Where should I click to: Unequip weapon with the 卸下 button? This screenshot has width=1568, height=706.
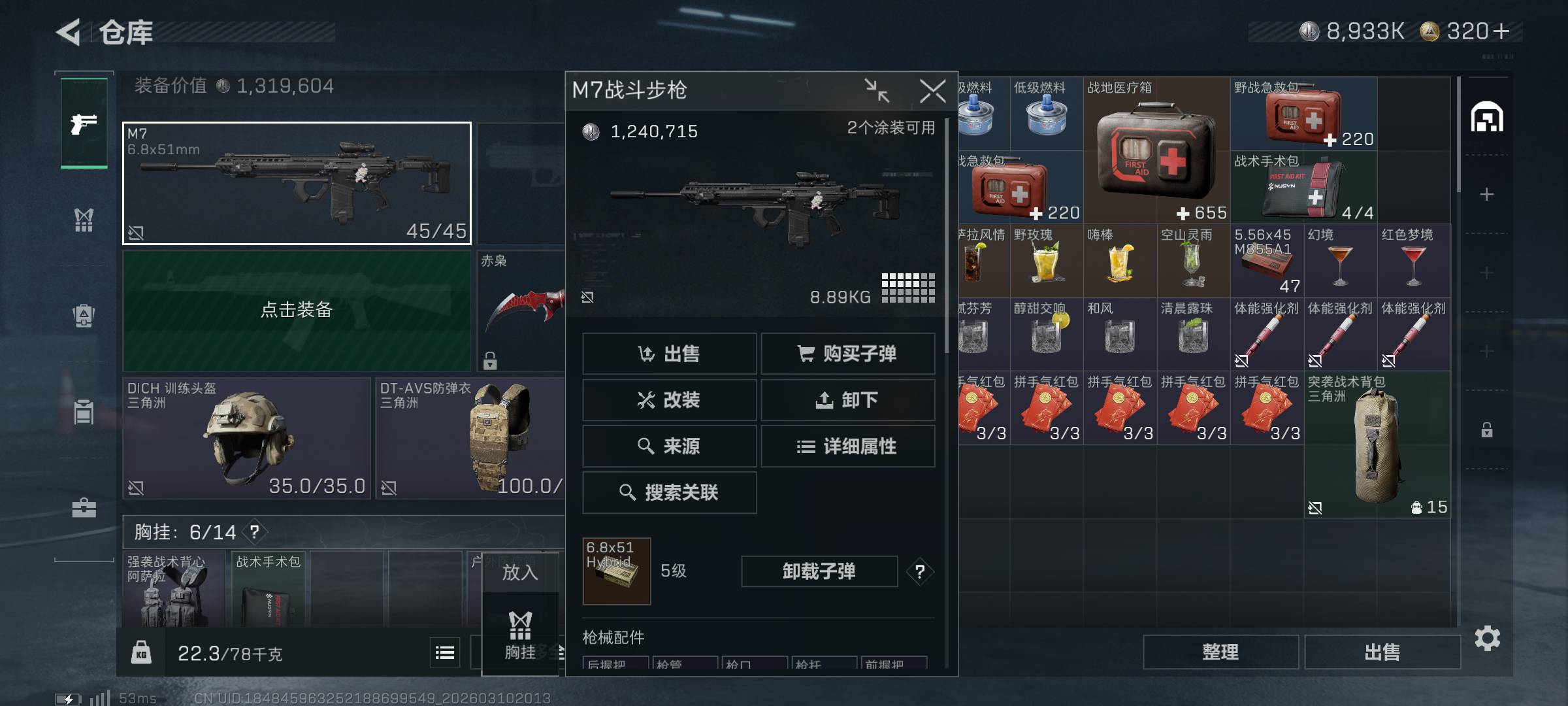tap(847, 399)
